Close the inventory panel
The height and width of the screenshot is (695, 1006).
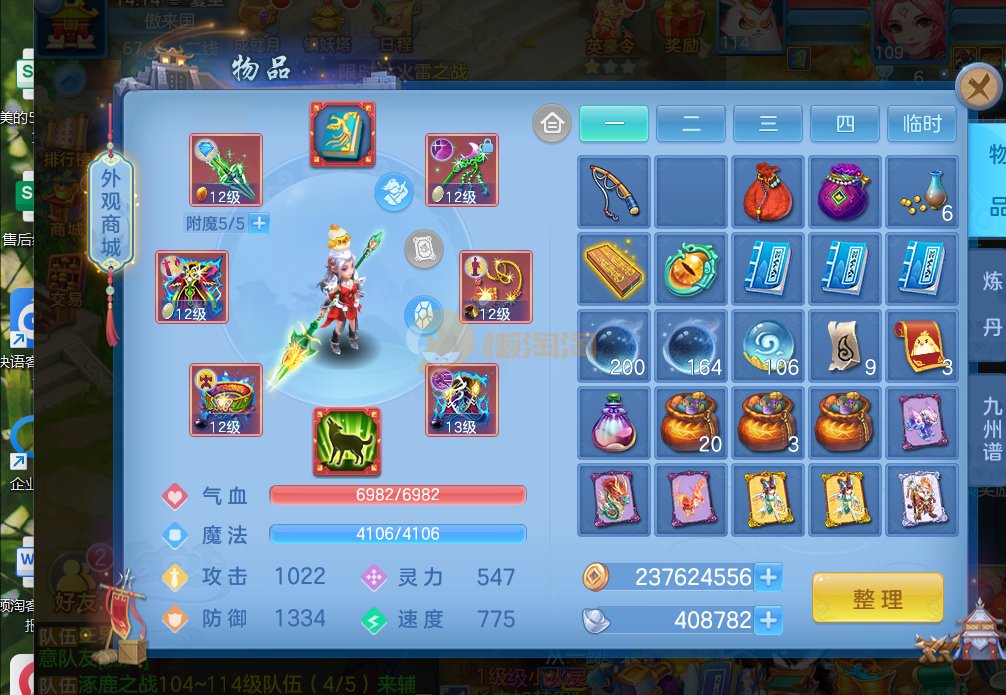978,88
